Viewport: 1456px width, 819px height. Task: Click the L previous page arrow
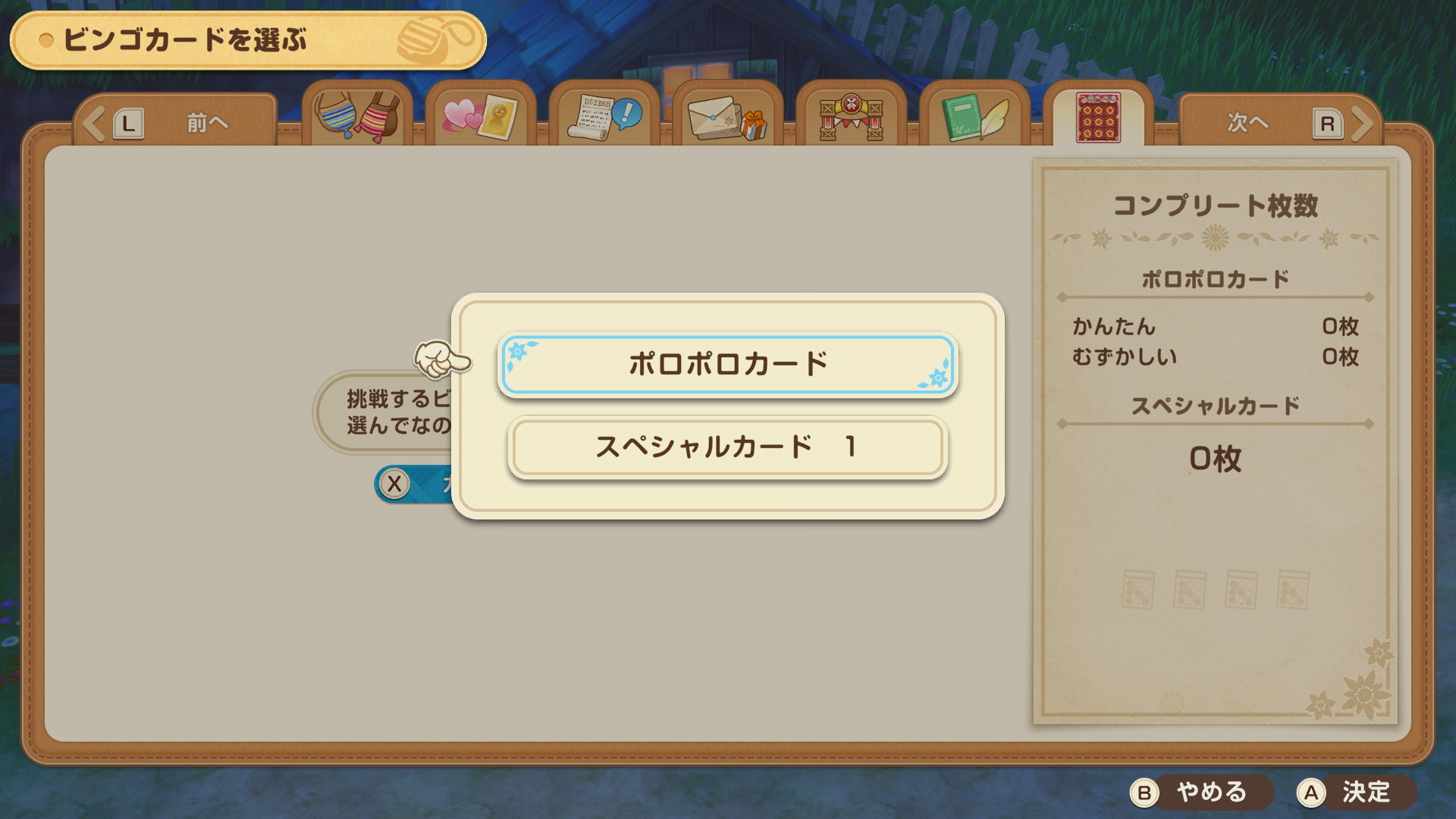click(x=129, y=121)
